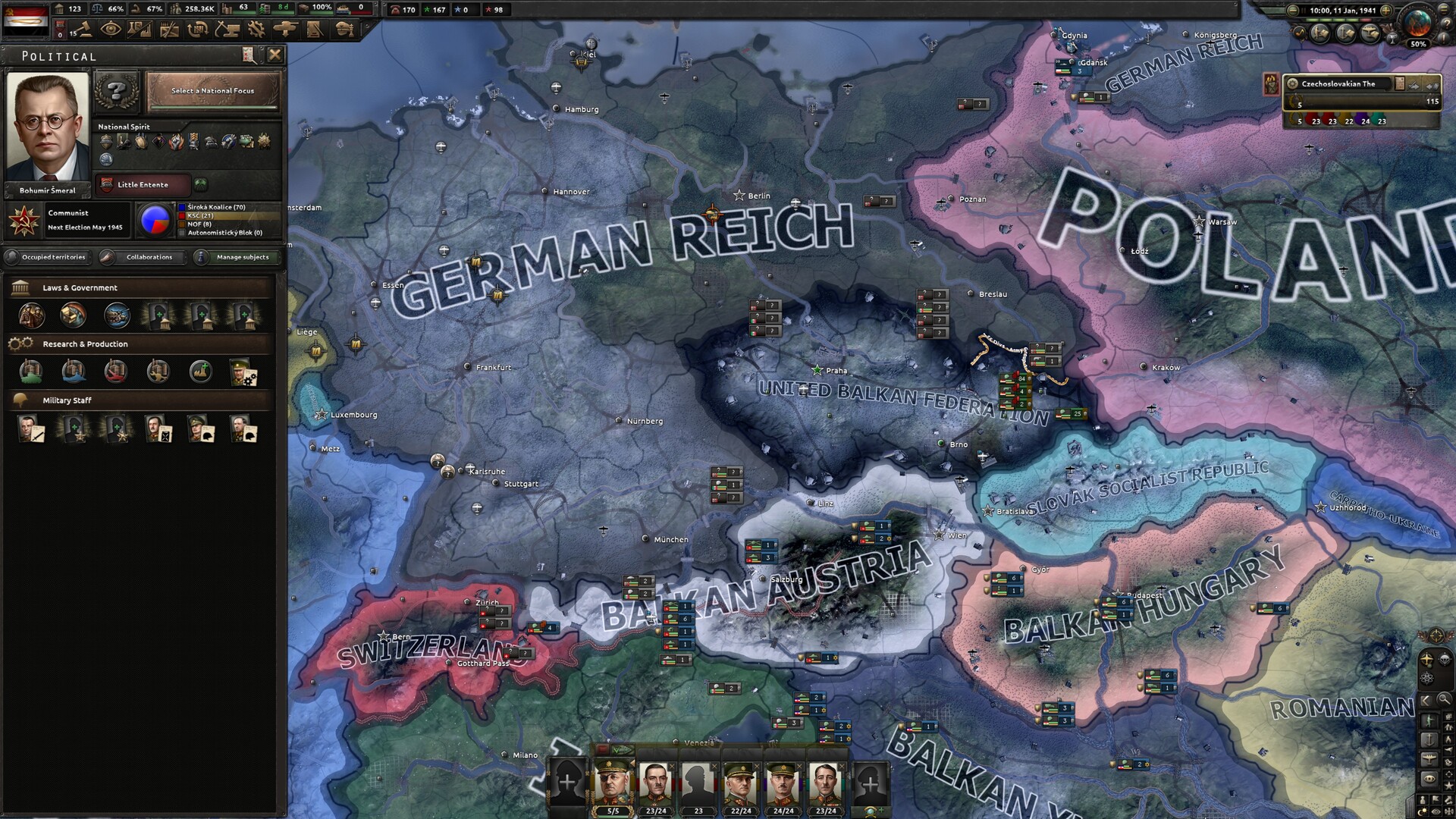Open Recruit and Deploy via the tank icon
The width and height of the screenshot is (1456, 819).
(x=284, y=30)
